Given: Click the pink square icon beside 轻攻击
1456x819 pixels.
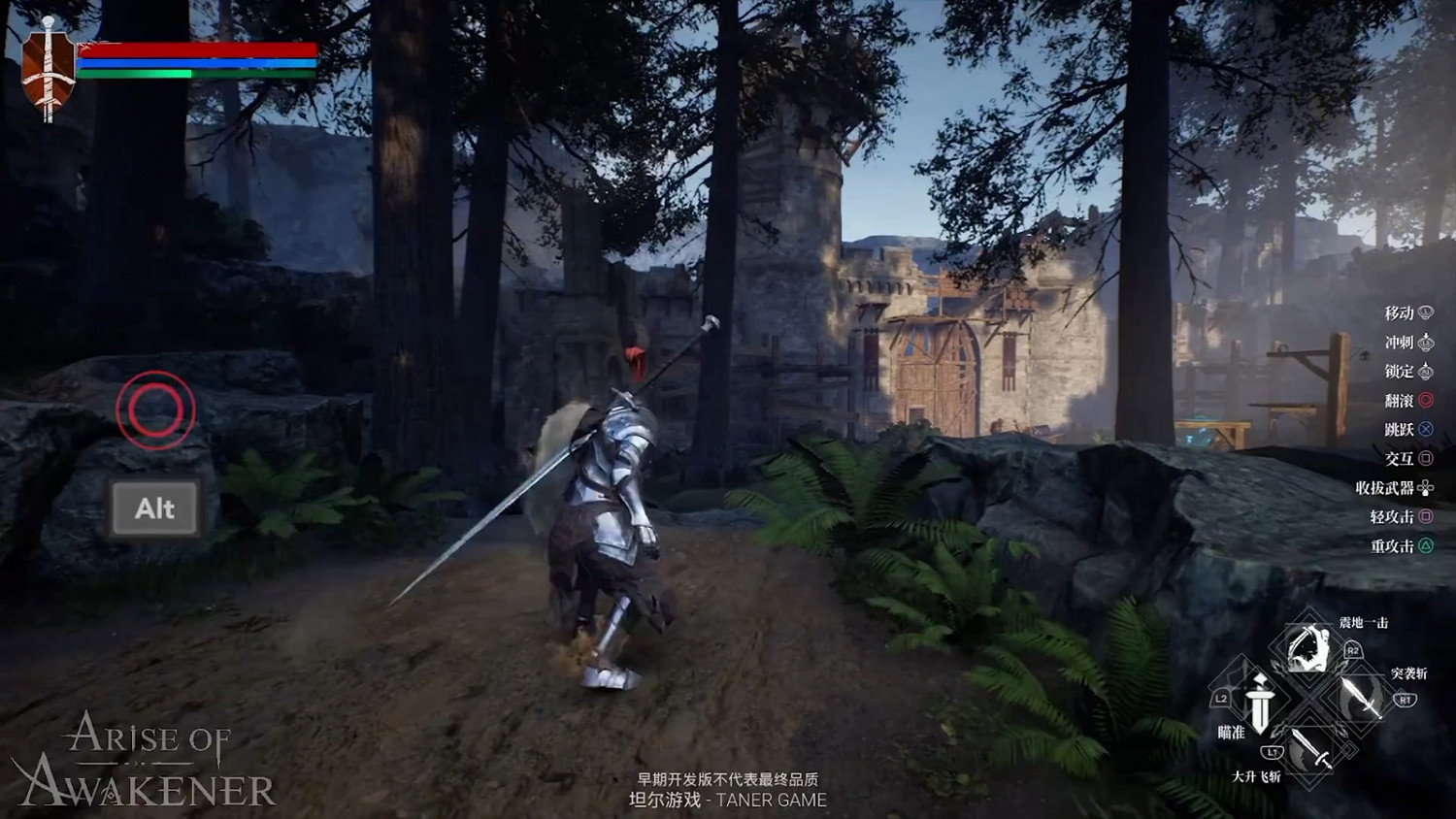Looking at the screenshot, I should click(x=1427, y=515).
